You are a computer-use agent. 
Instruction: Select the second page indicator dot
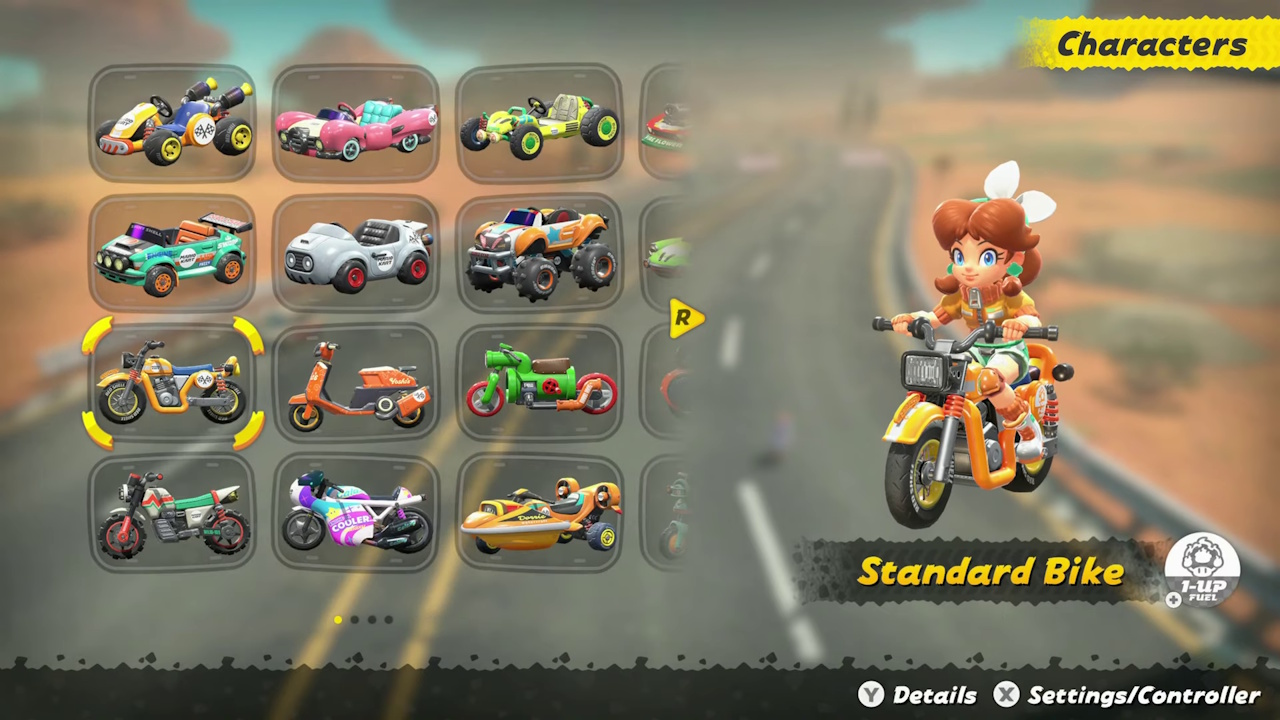coord(356,620)
